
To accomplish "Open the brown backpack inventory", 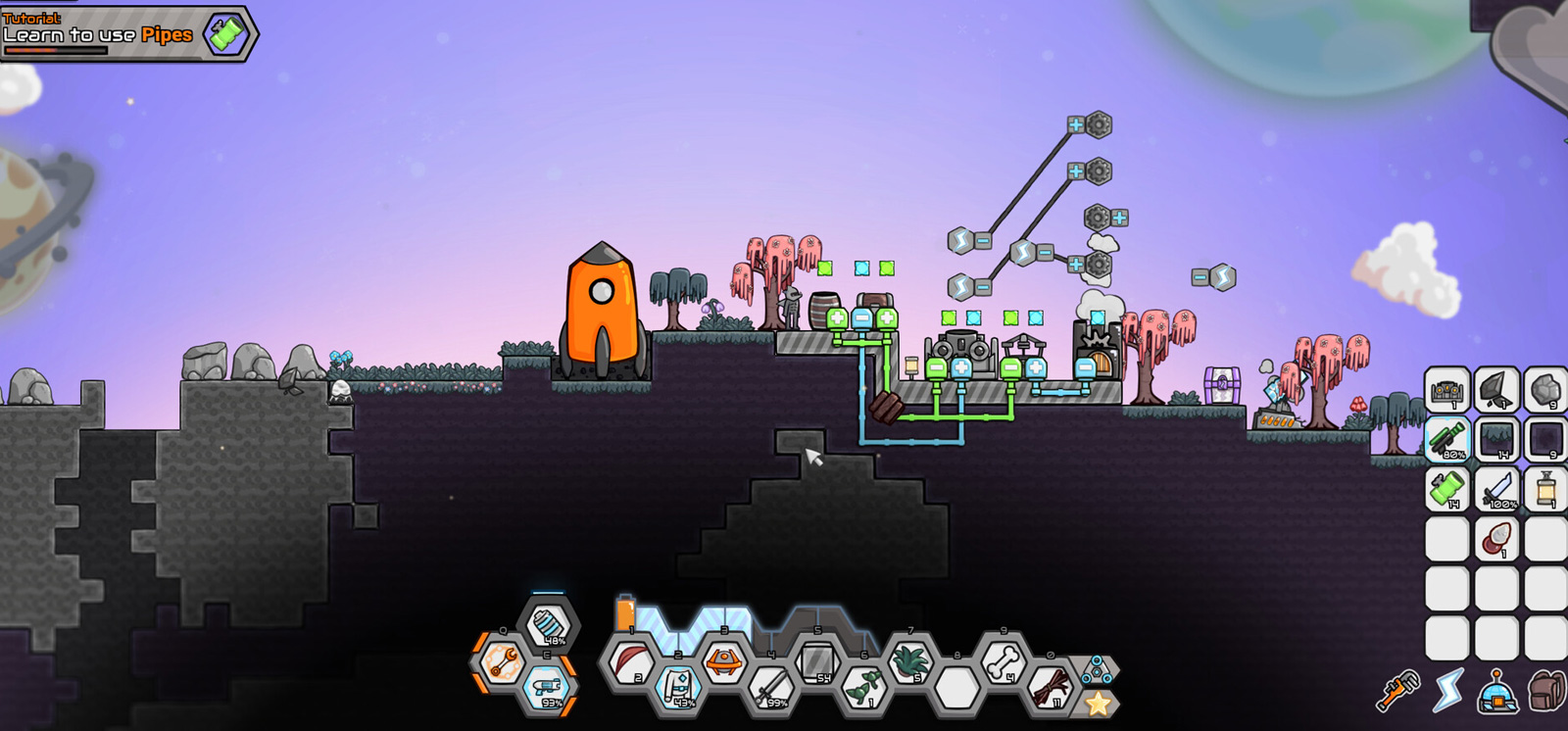I will (x=1546, y=692).
